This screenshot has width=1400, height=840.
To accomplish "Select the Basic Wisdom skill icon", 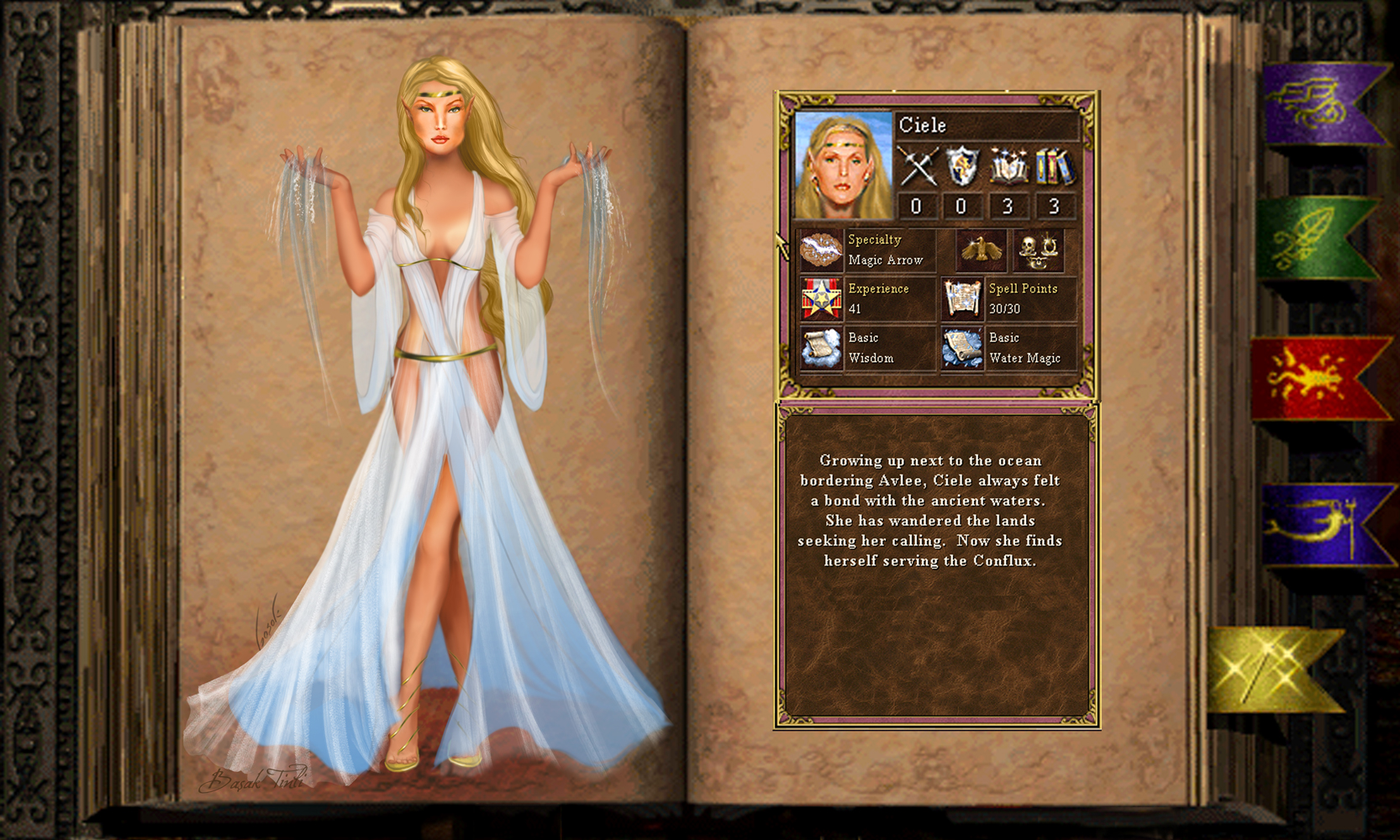I will click(821, 348).
